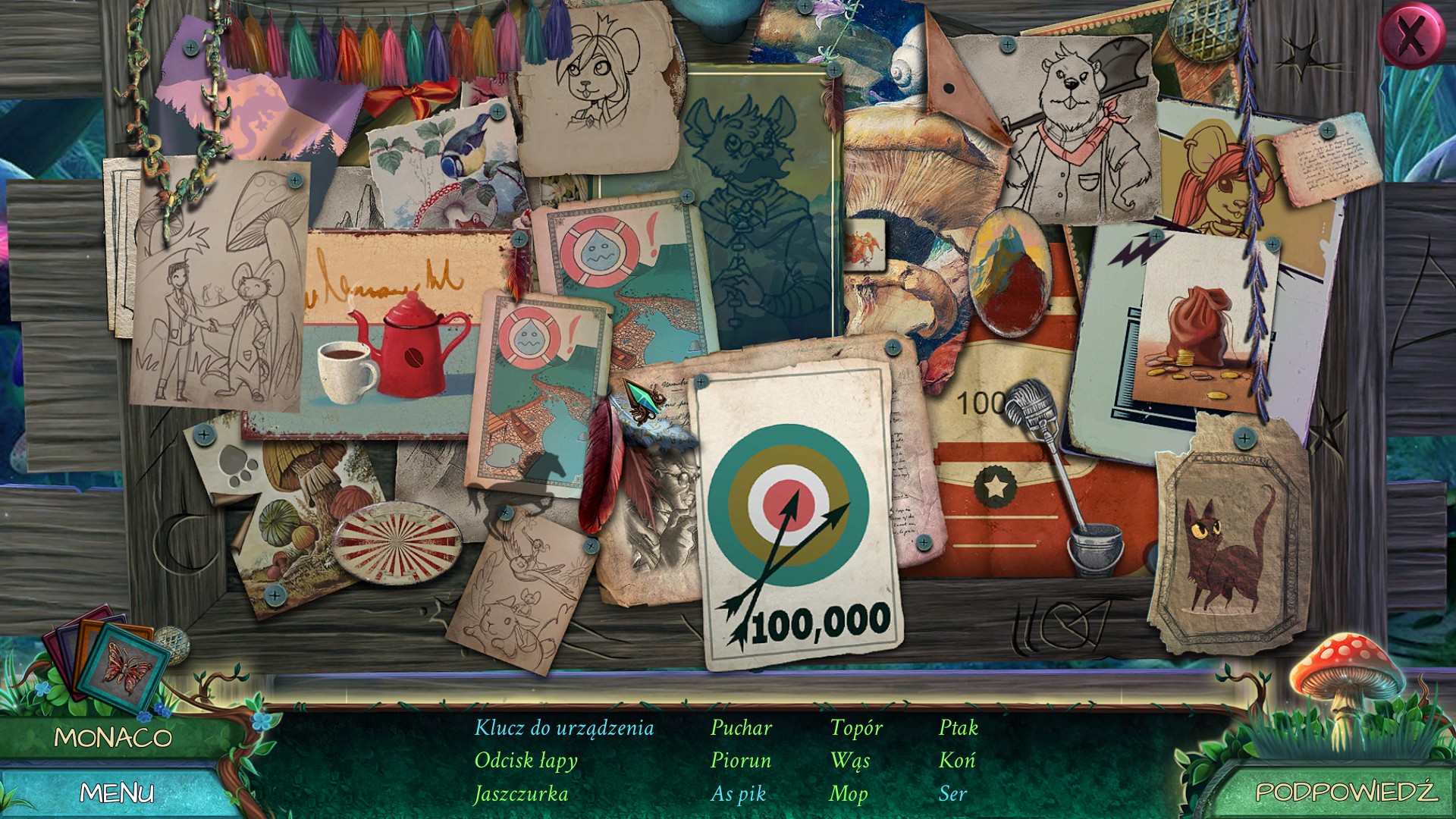1456x819 pixels.
Task: Select 'Jaszczurka' in the item list
Action: [521, 794]
